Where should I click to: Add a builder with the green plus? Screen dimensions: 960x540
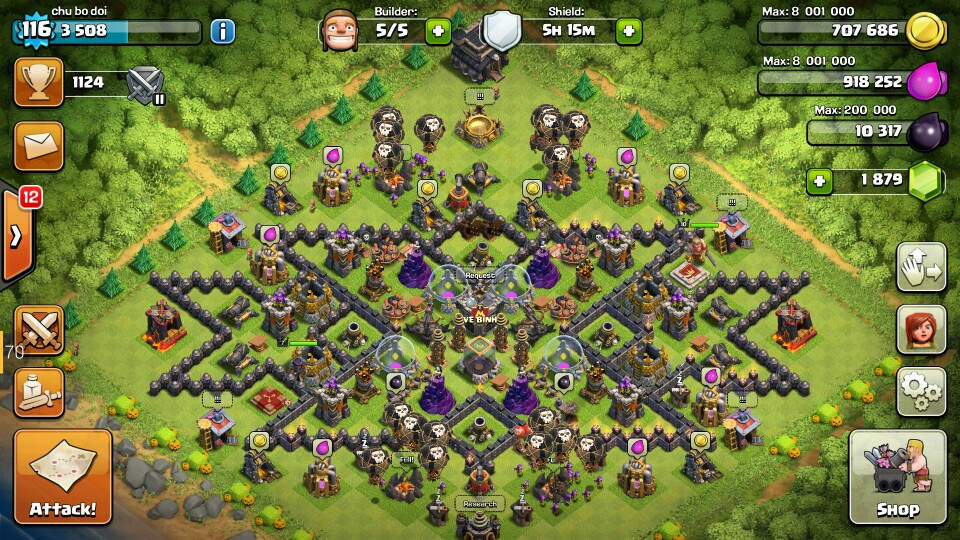pyautogui.click(x=438, y=30)
